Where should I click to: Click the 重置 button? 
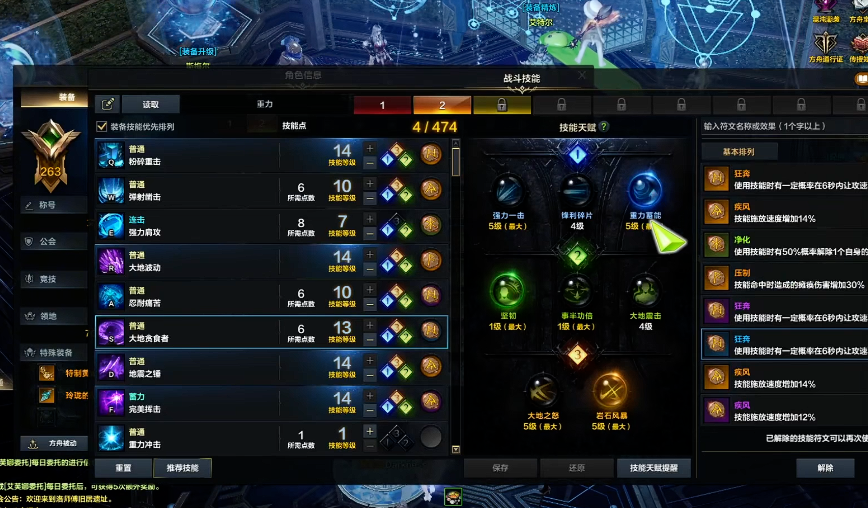tap(123, 468)
